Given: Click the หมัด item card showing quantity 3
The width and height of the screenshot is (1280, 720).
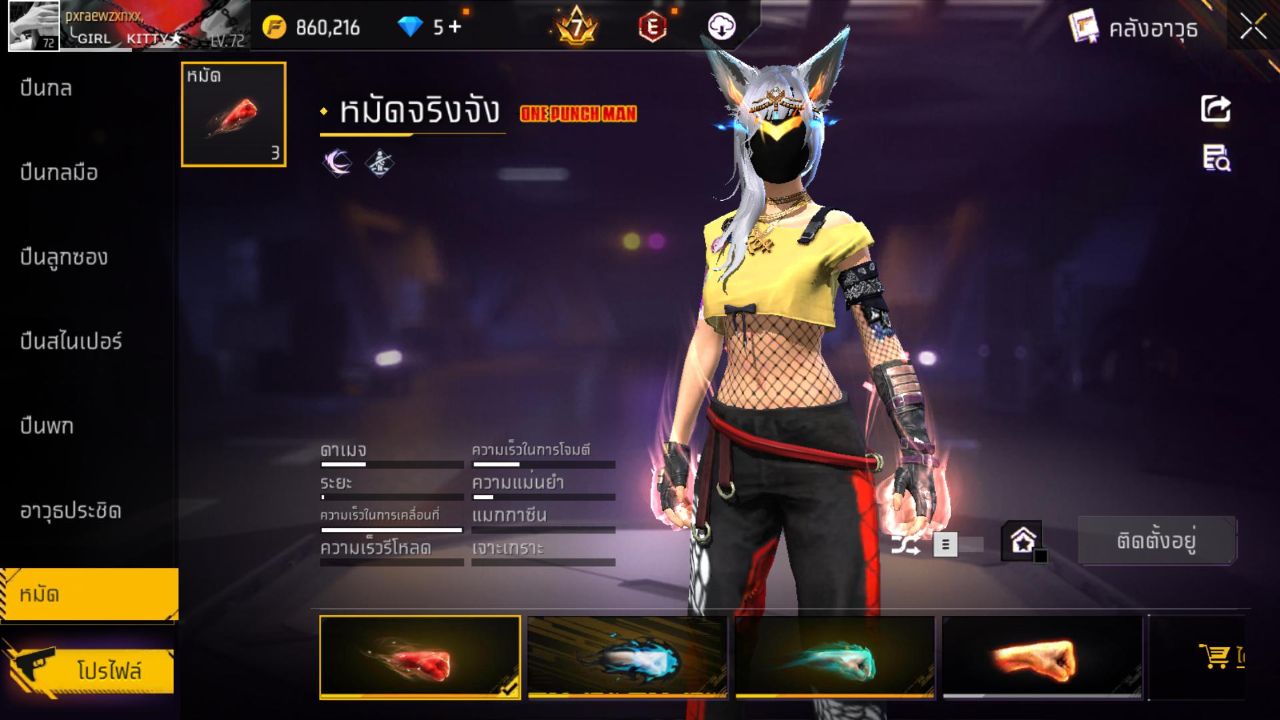Looking at the screenshot, I should pyautogui.click(x=233, y=113).
